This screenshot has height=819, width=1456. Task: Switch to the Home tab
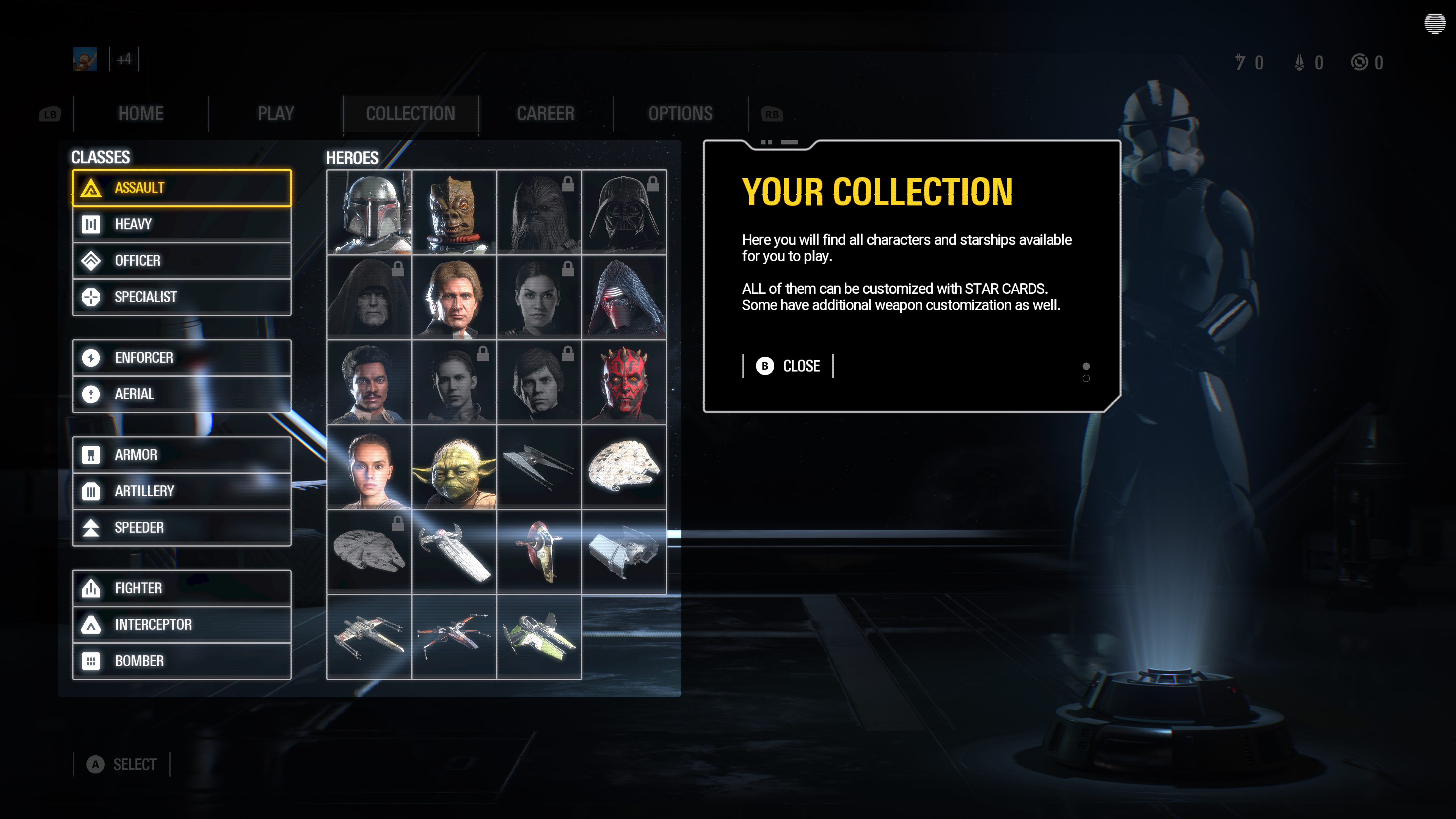point(141,114)
